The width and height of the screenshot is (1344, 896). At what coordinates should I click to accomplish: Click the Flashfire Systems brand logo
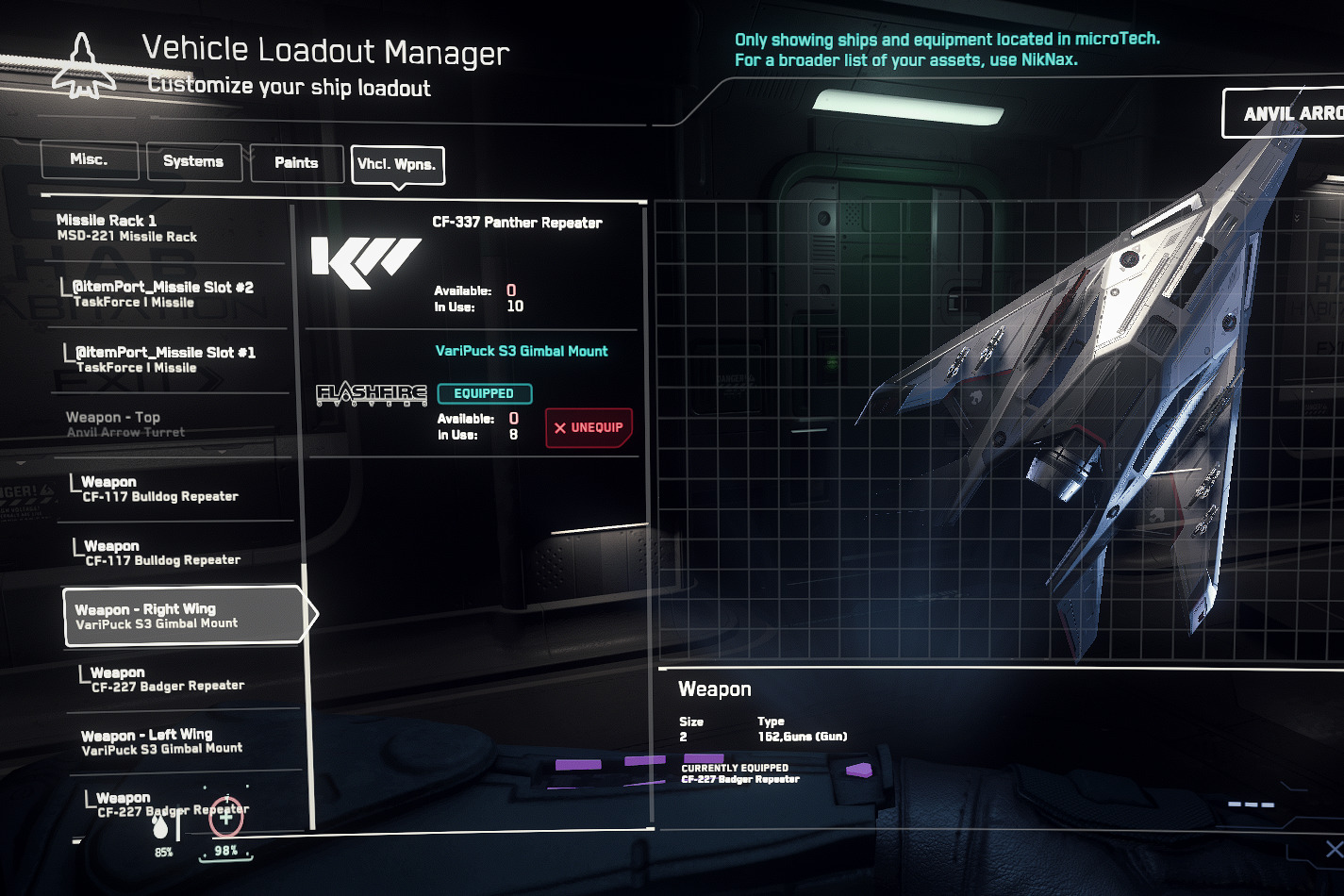373,392
